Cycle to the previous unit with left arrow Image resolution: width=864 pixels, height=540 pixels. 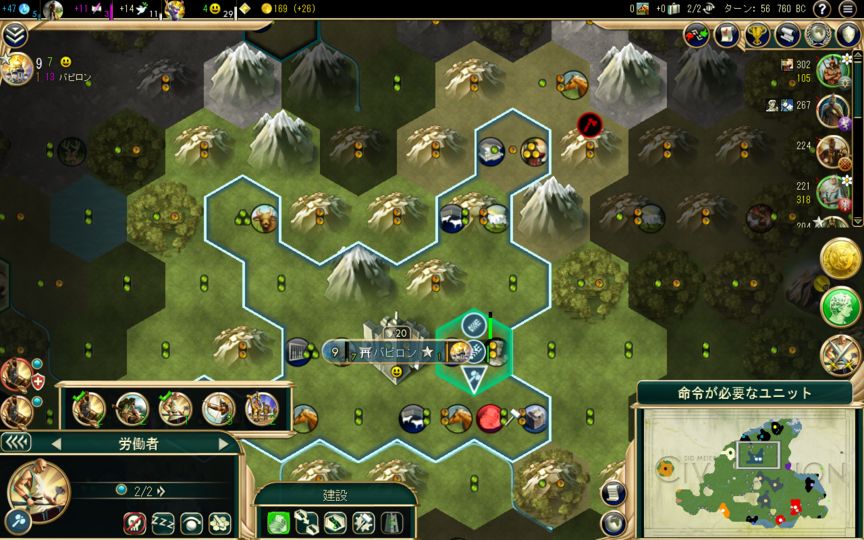(x=57, y=444)
